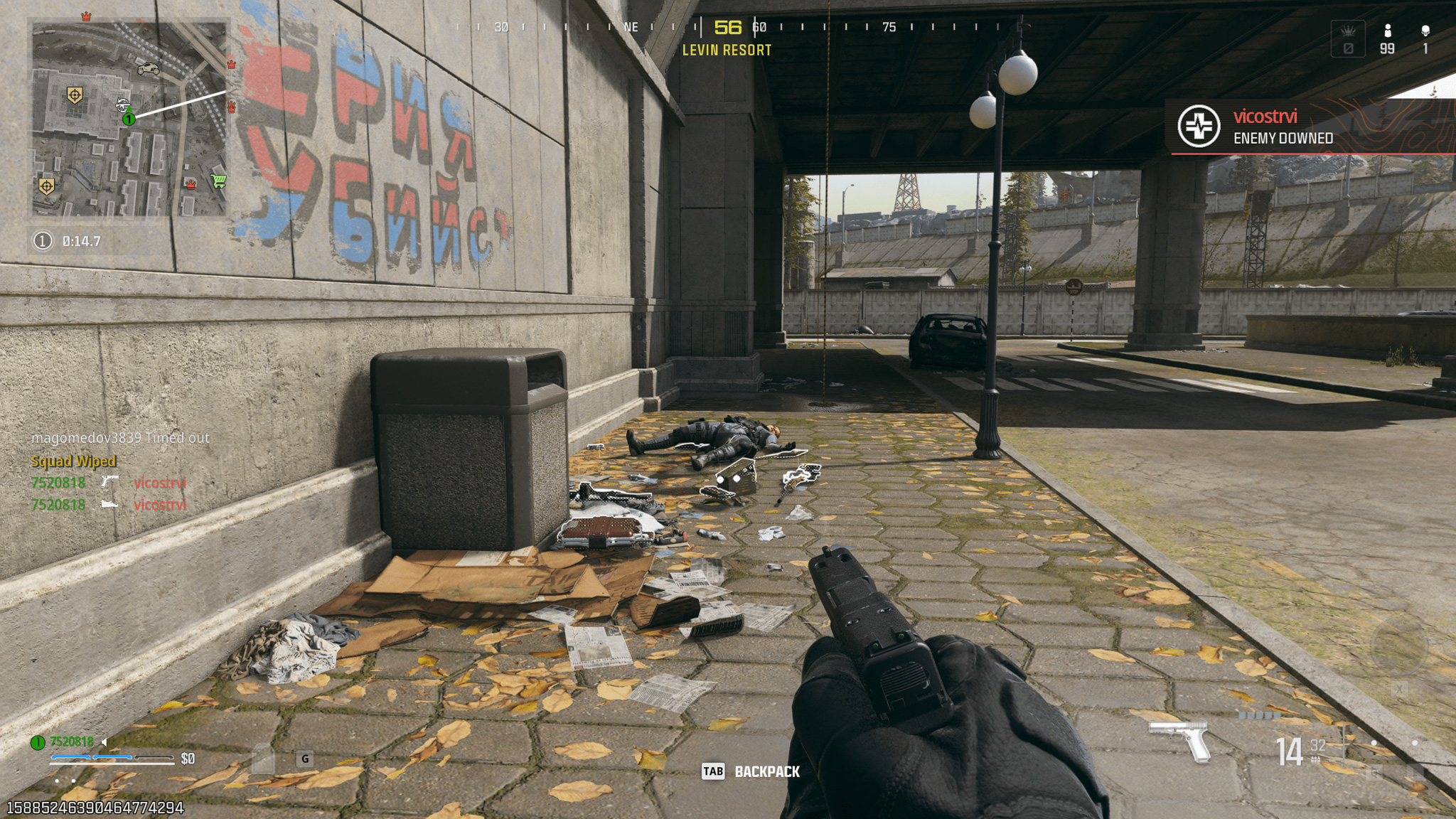The width and height of the screenshot is (1456, 819).
Task: Click the weapon drop marker on the minimap
Action: [122, 105]
